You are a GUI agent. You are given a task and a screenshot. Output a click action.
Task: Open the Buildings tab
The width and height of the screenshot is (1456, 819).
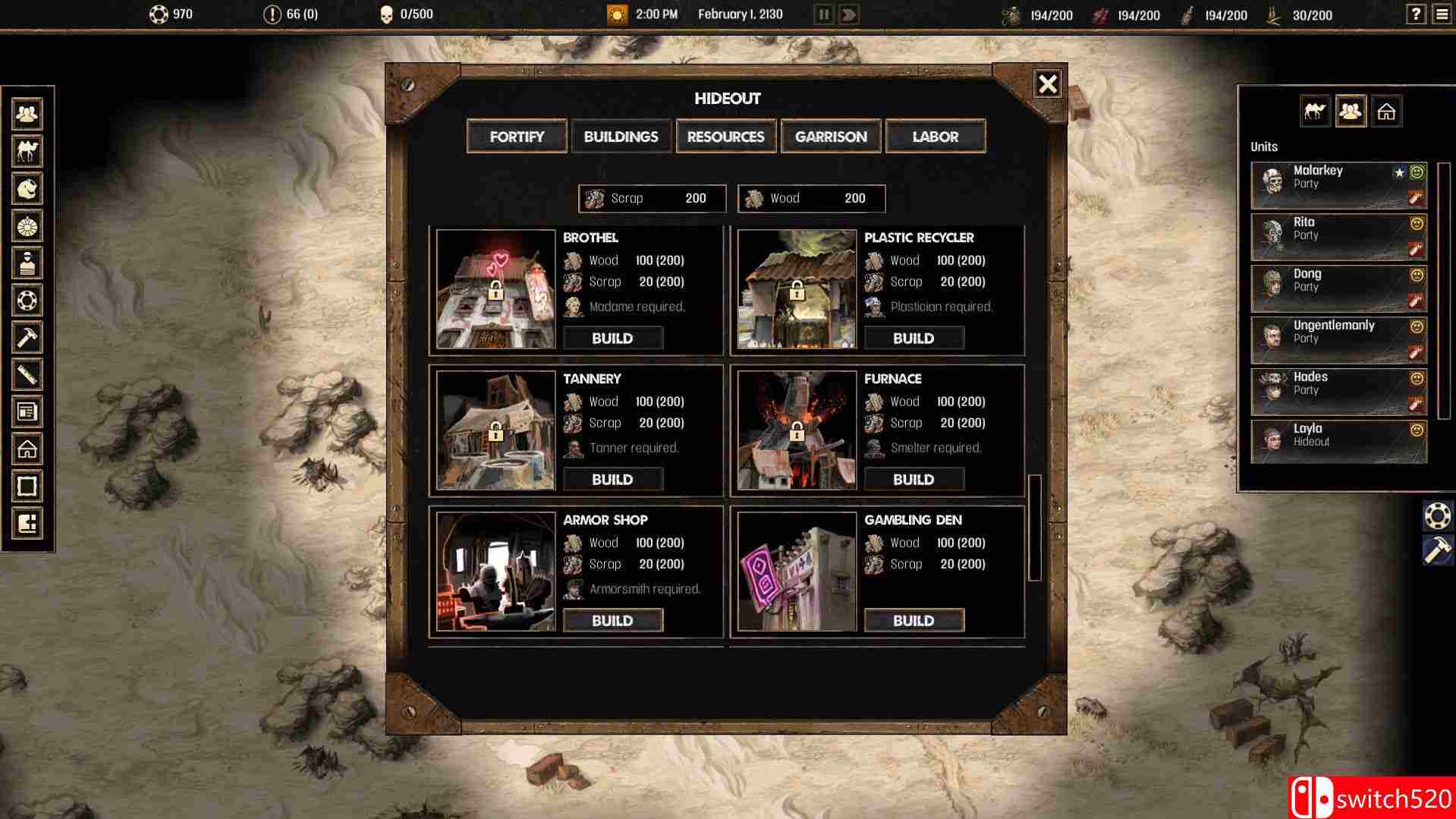621,137
